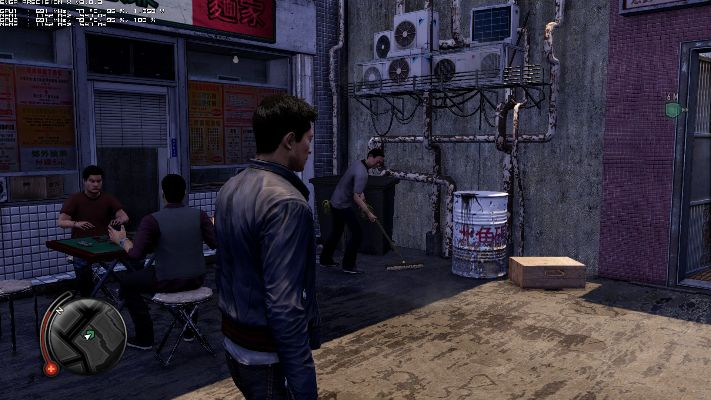The image size is (711, 400).
Task: Click the green objective waypoint marker
Action: (x=673, y=108)
